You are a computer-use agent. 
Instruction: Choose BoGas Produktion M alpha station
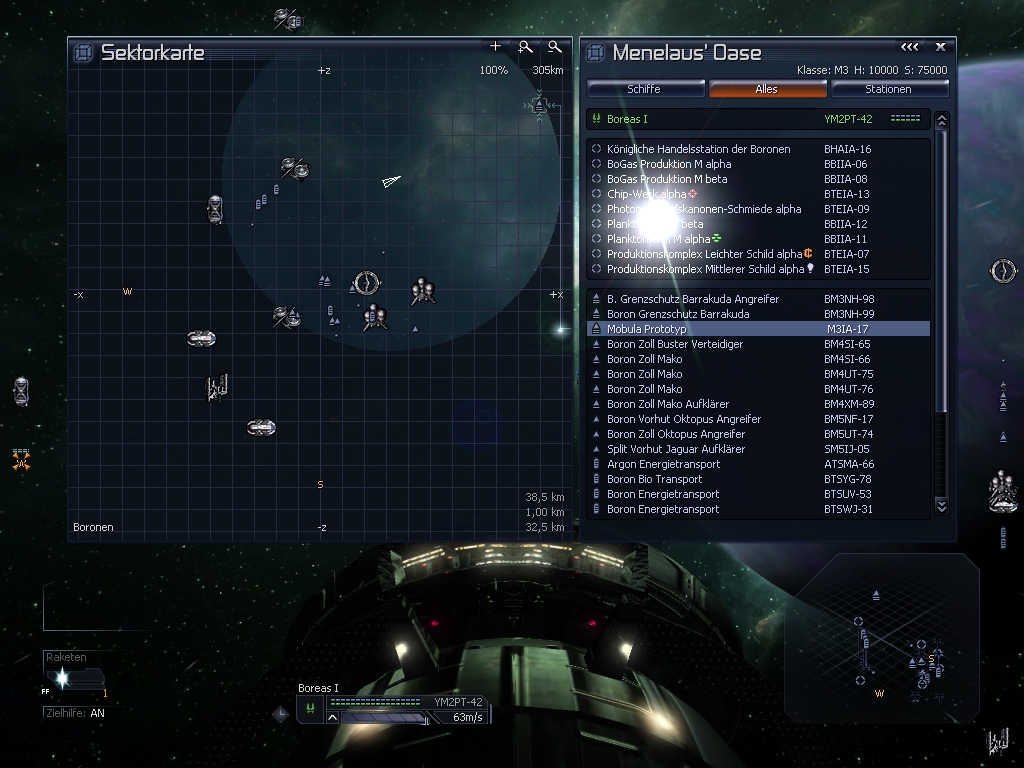click(x=668, y=164)
